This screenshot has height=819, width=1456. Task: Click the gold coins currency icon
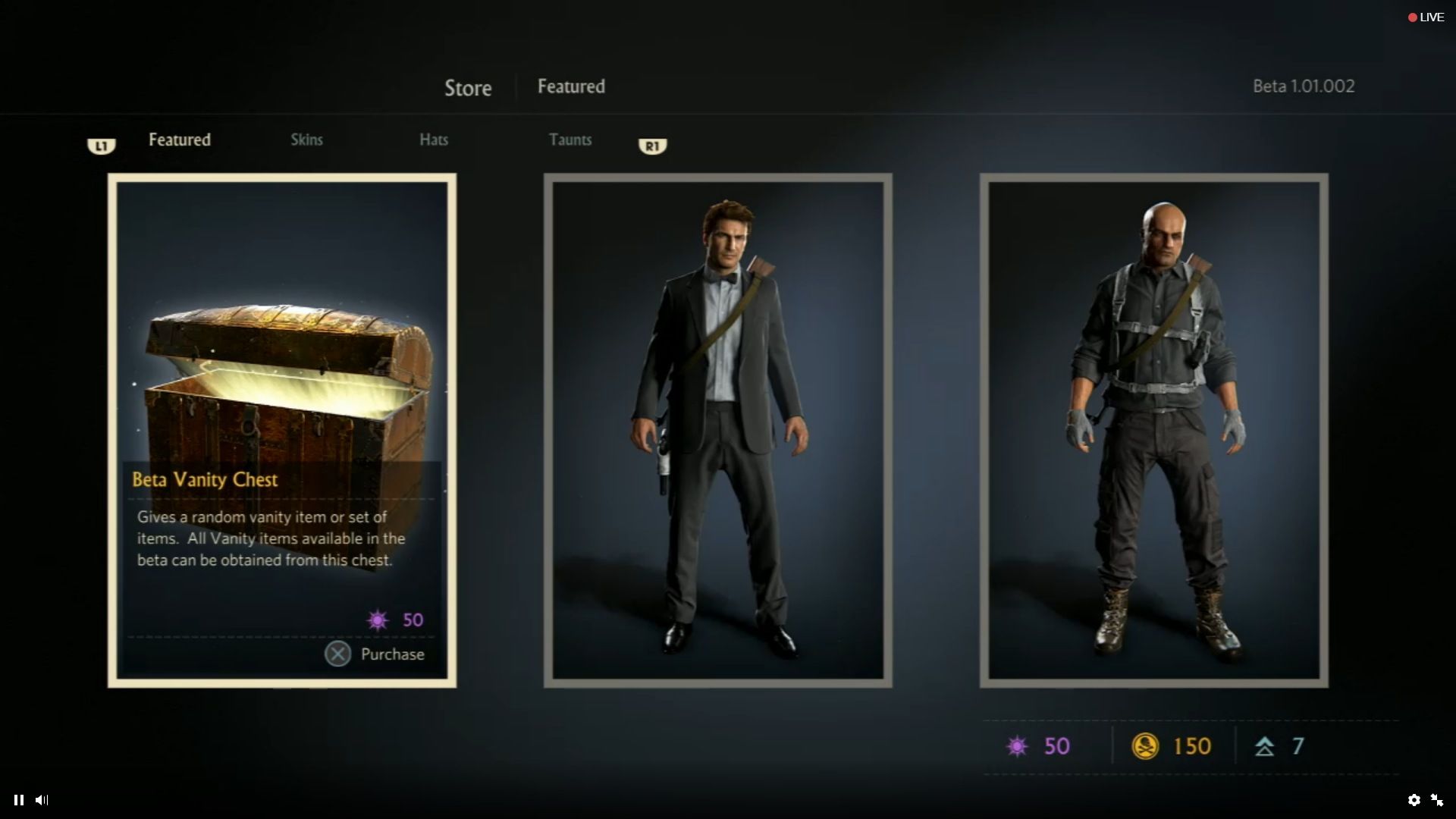[1147, 746]
